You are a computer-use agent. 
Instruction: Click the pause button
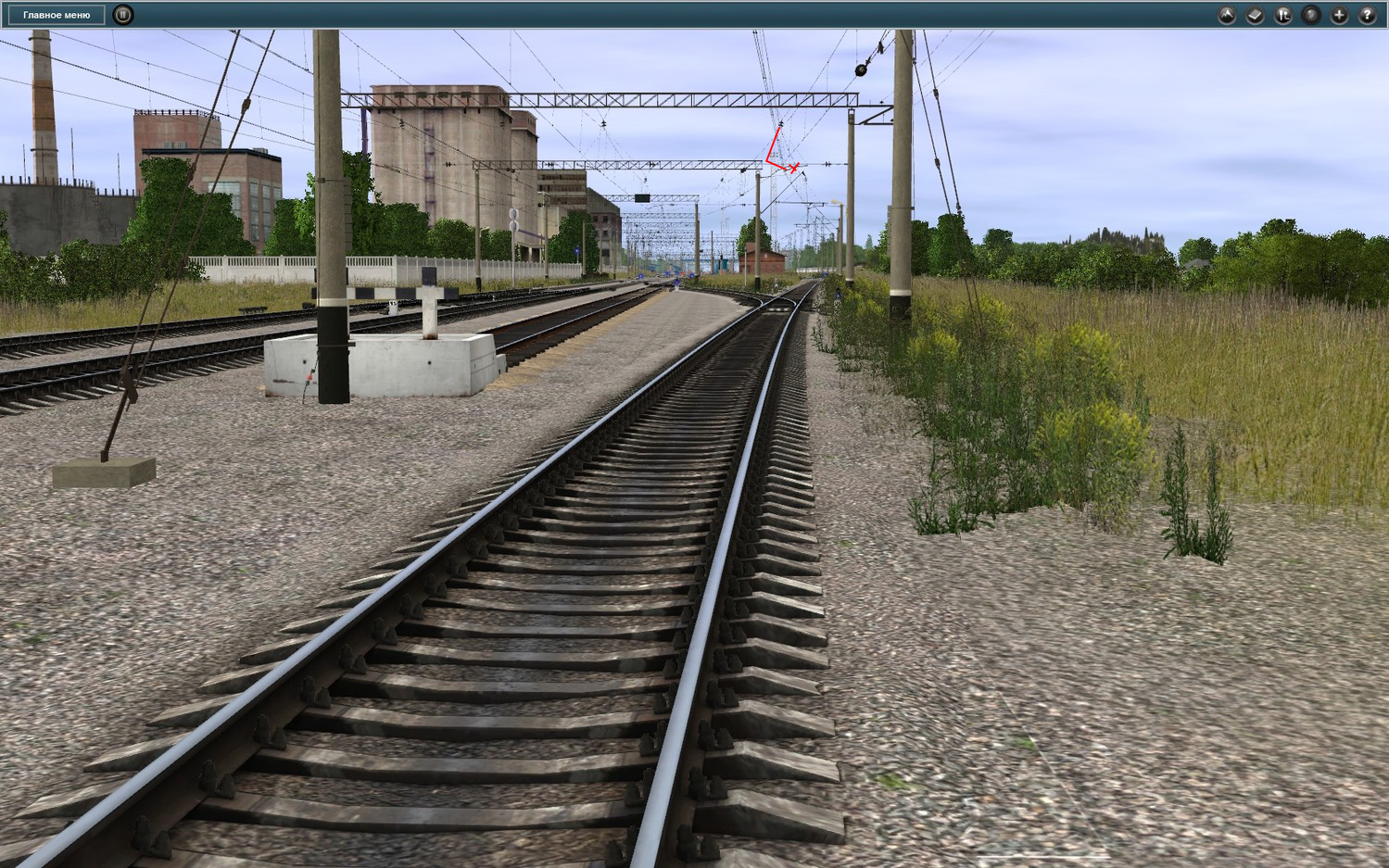122,15
